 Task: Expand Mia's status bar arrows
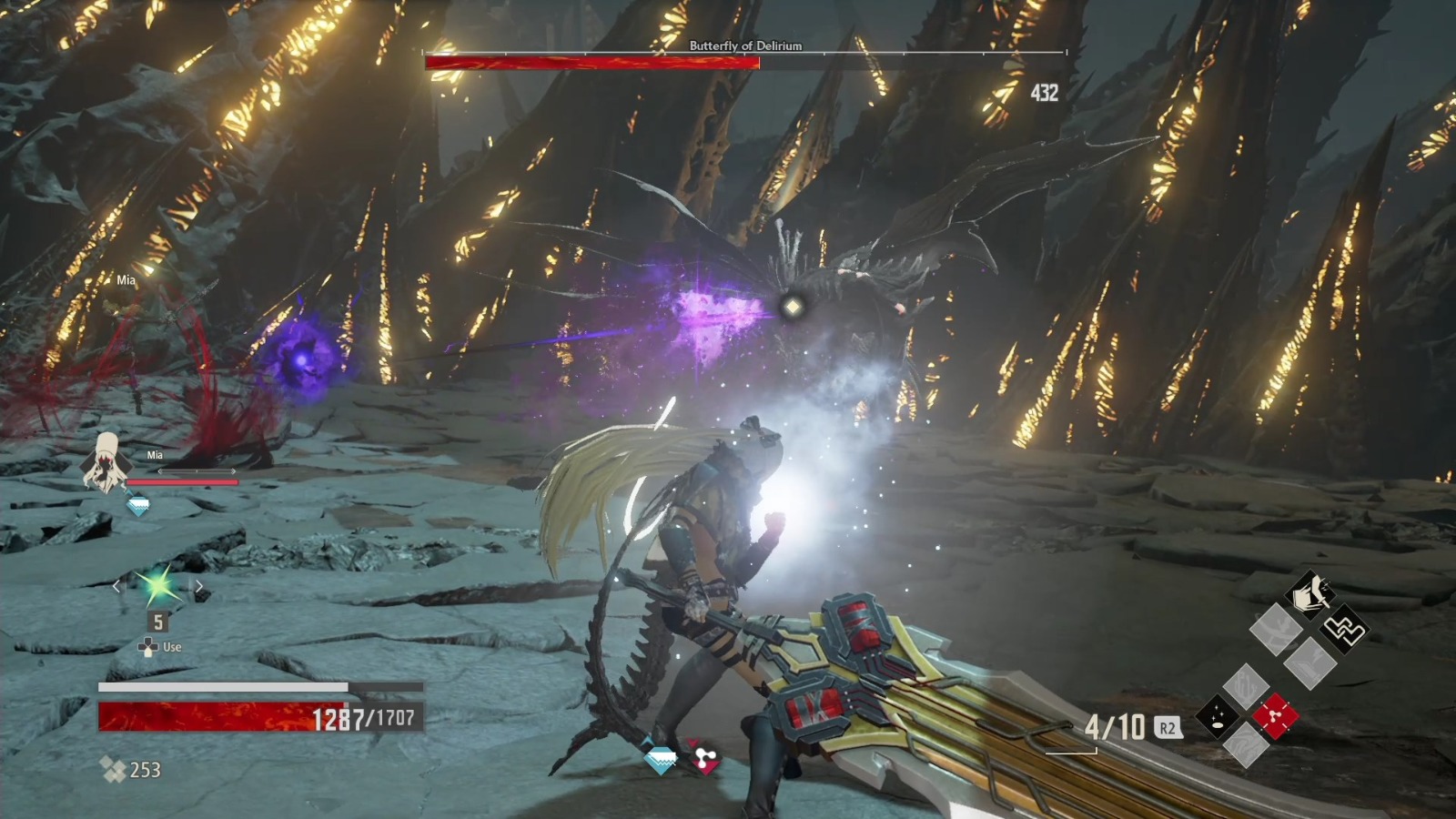tap(199, 472)
